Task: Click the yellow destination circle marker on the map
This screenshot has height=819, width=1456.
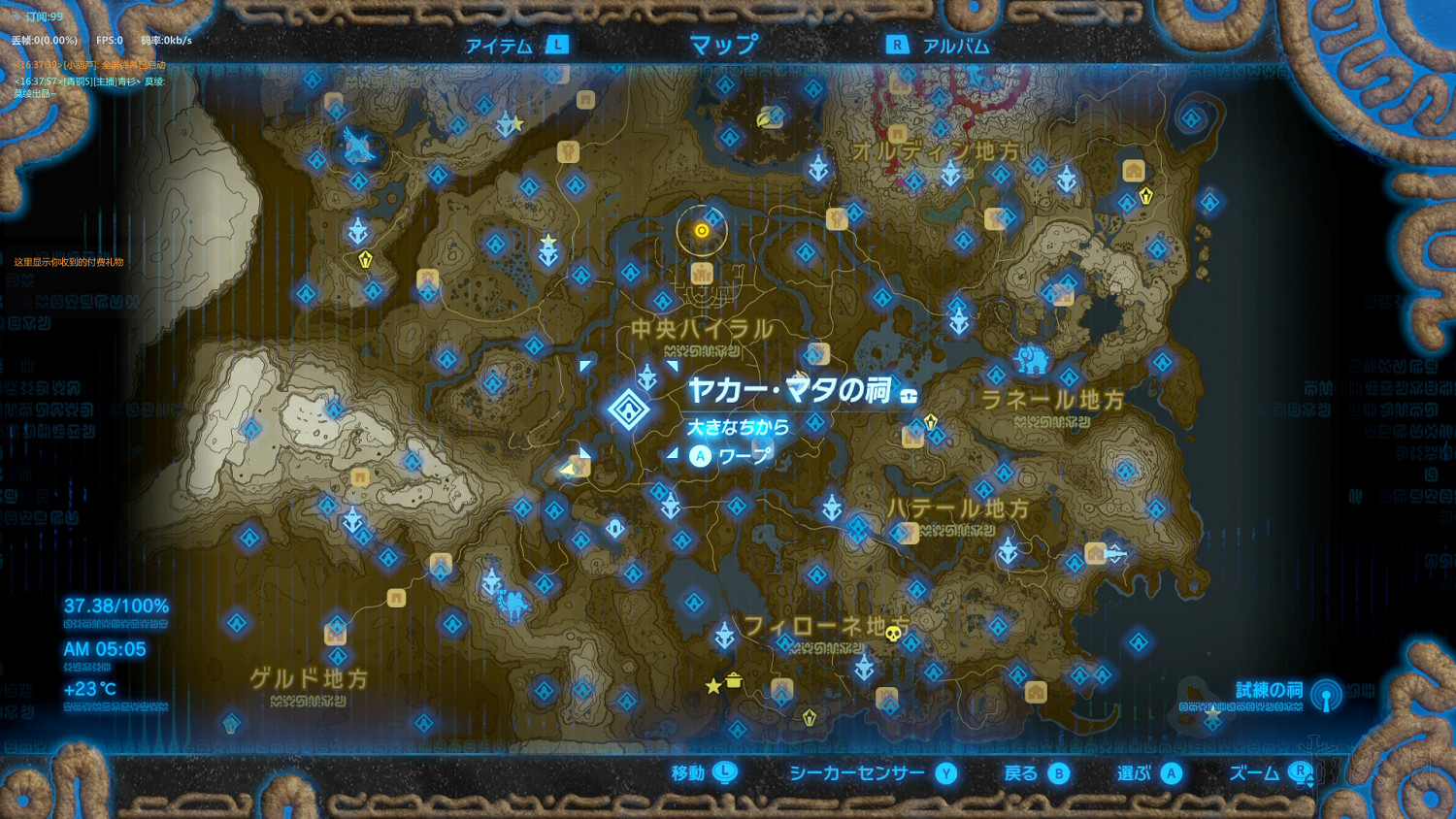Action: (702, 230)
